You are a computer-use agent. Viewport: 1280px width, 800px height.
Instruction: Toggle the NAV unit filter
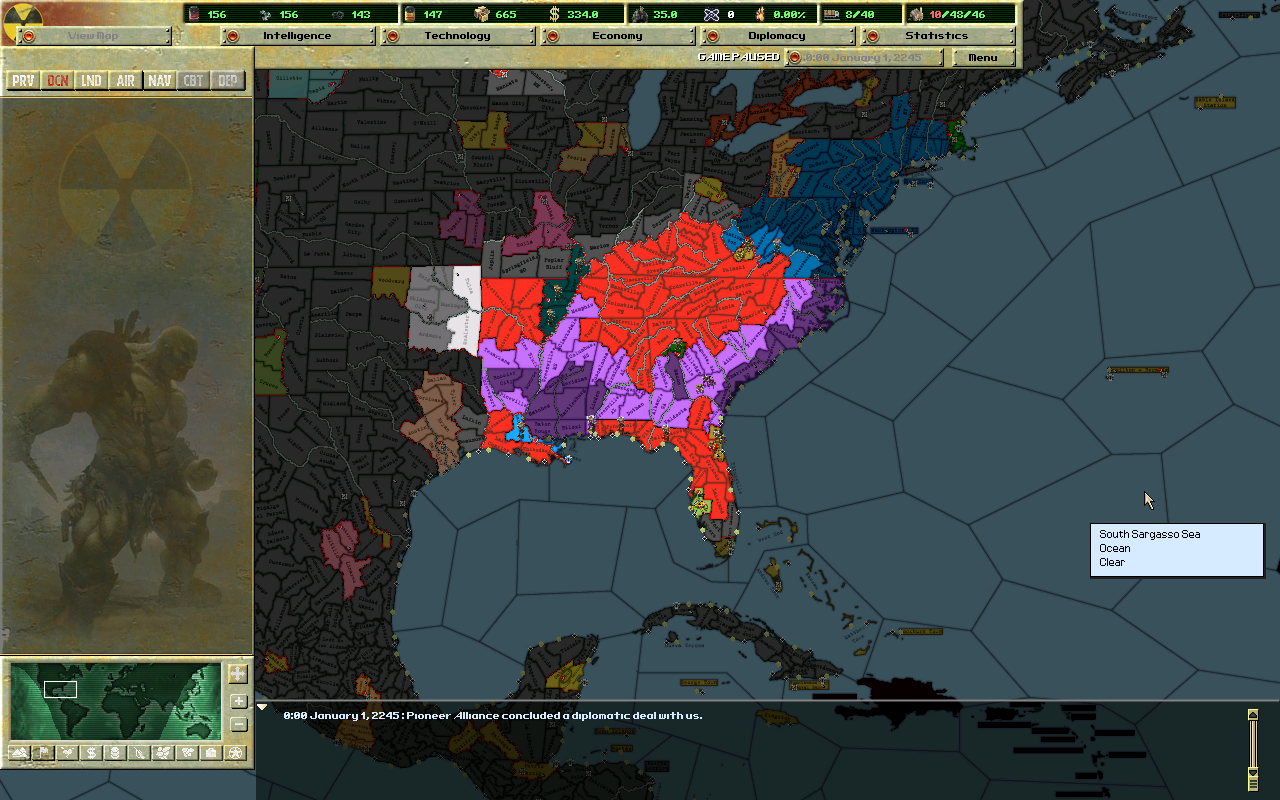159,80
